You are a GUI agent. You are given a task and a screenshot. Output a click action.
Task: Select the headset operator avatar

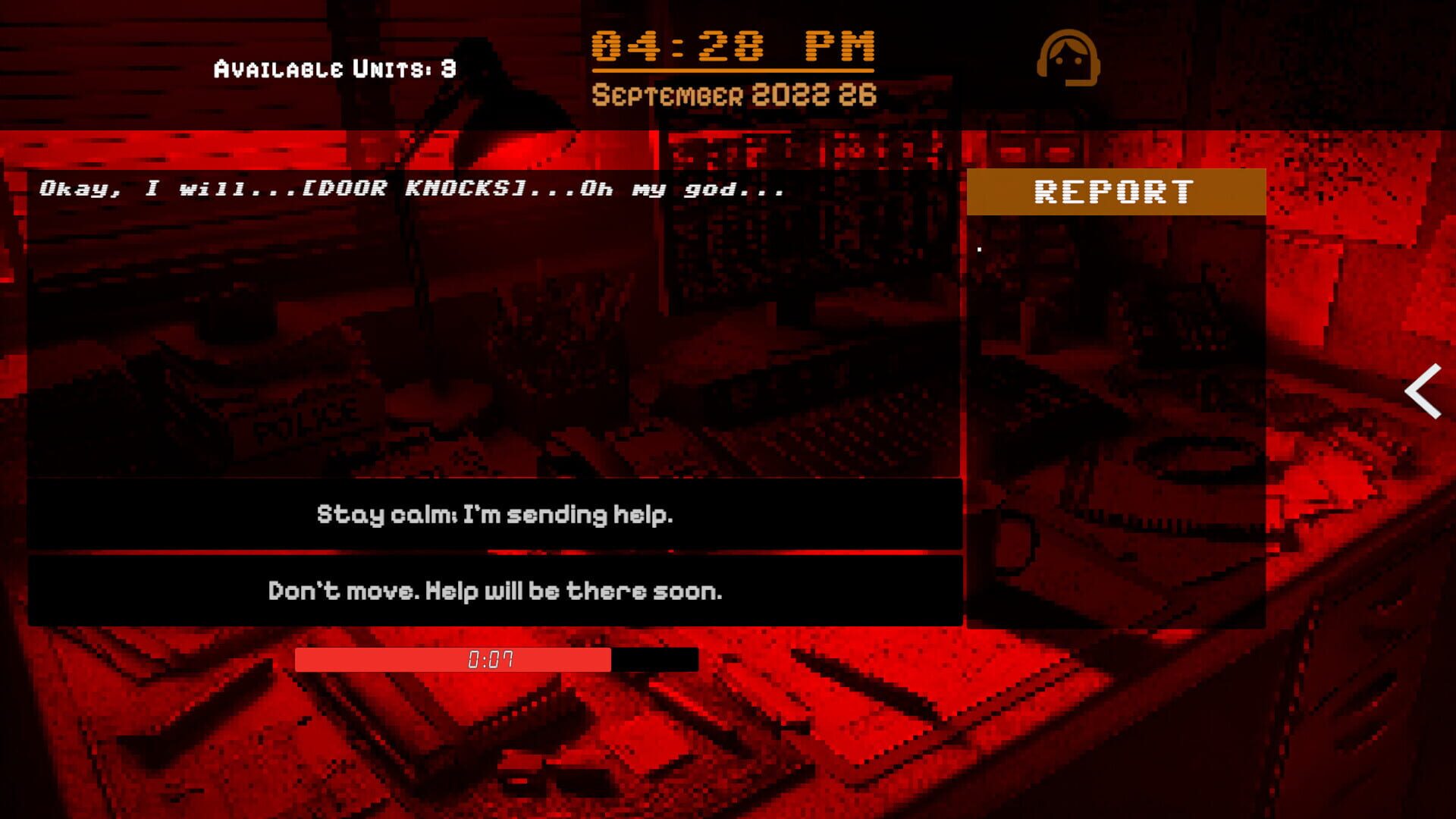(x=1069, y=59)
